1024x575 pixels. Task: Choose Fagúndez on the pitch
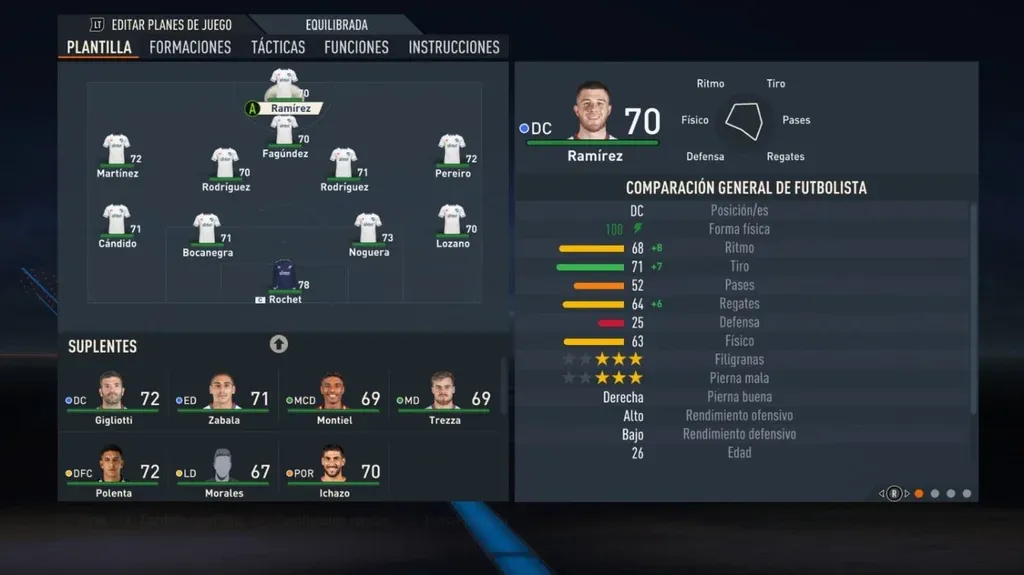[x=284, y=130]
